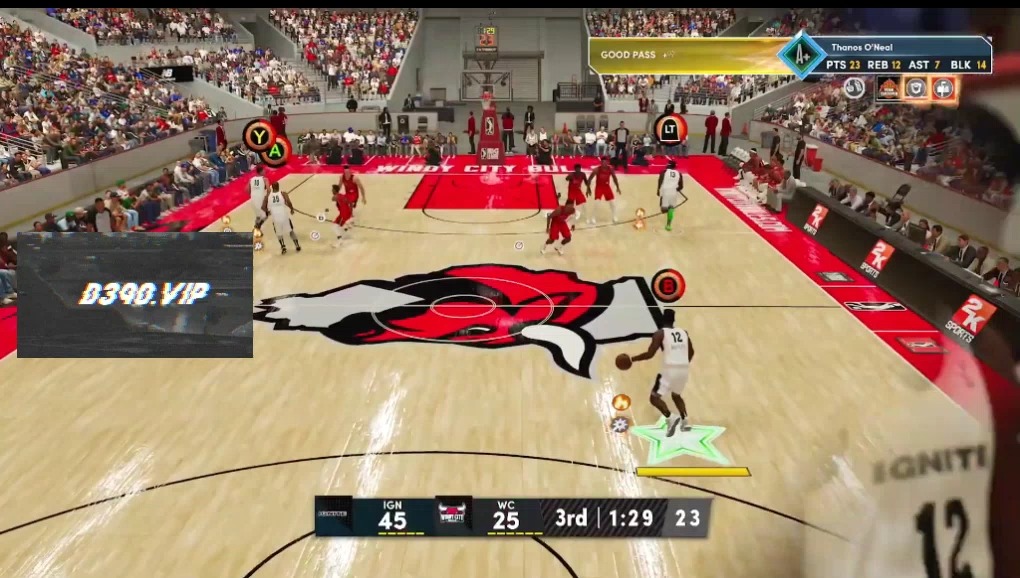Screen dimensions: 1020x578
Task: Click the Ignite team logo on scoreboard
Action: click(333, 516)
